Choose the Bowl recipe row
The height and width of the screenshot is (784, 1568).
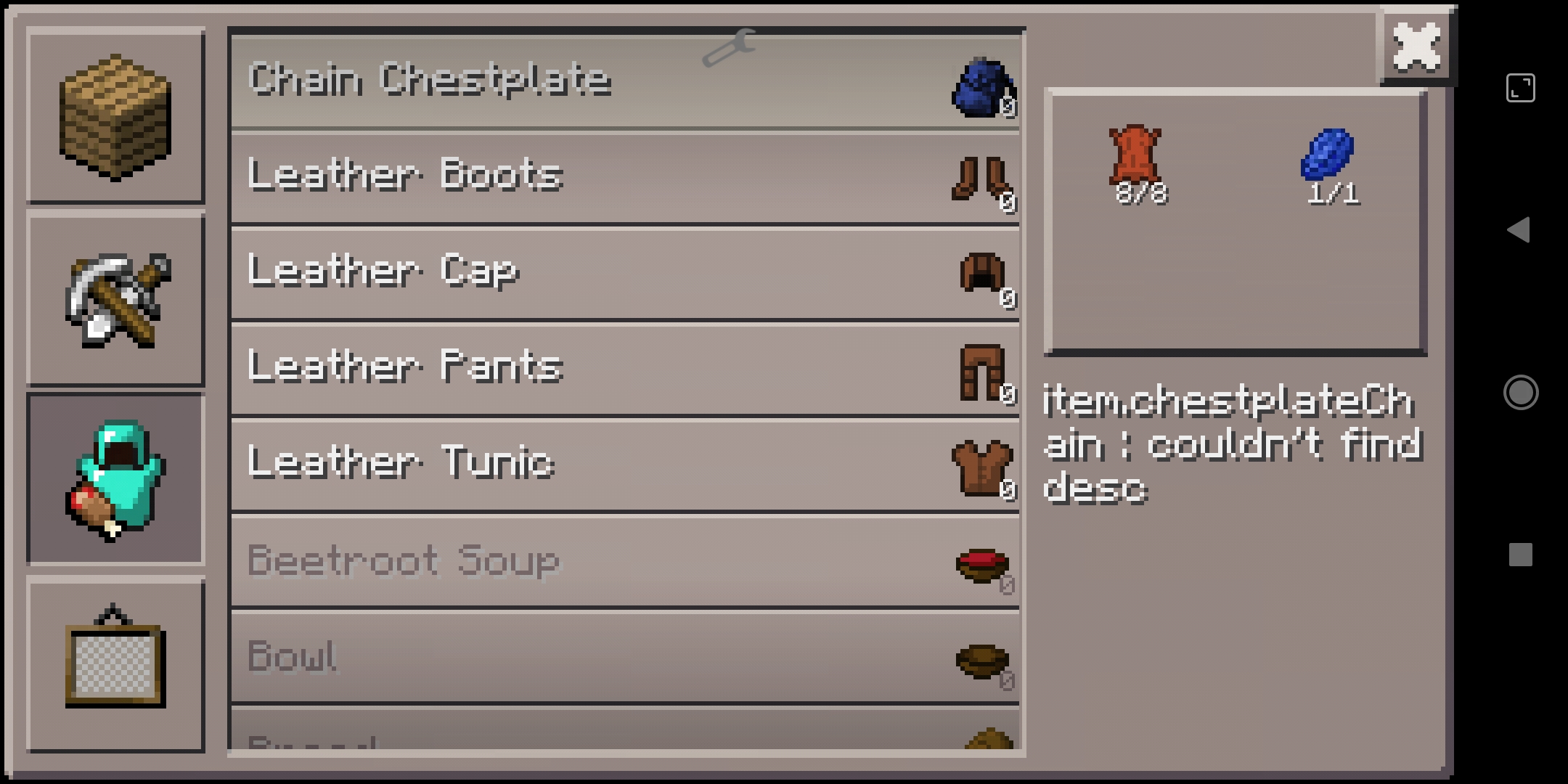click(624, 656)
